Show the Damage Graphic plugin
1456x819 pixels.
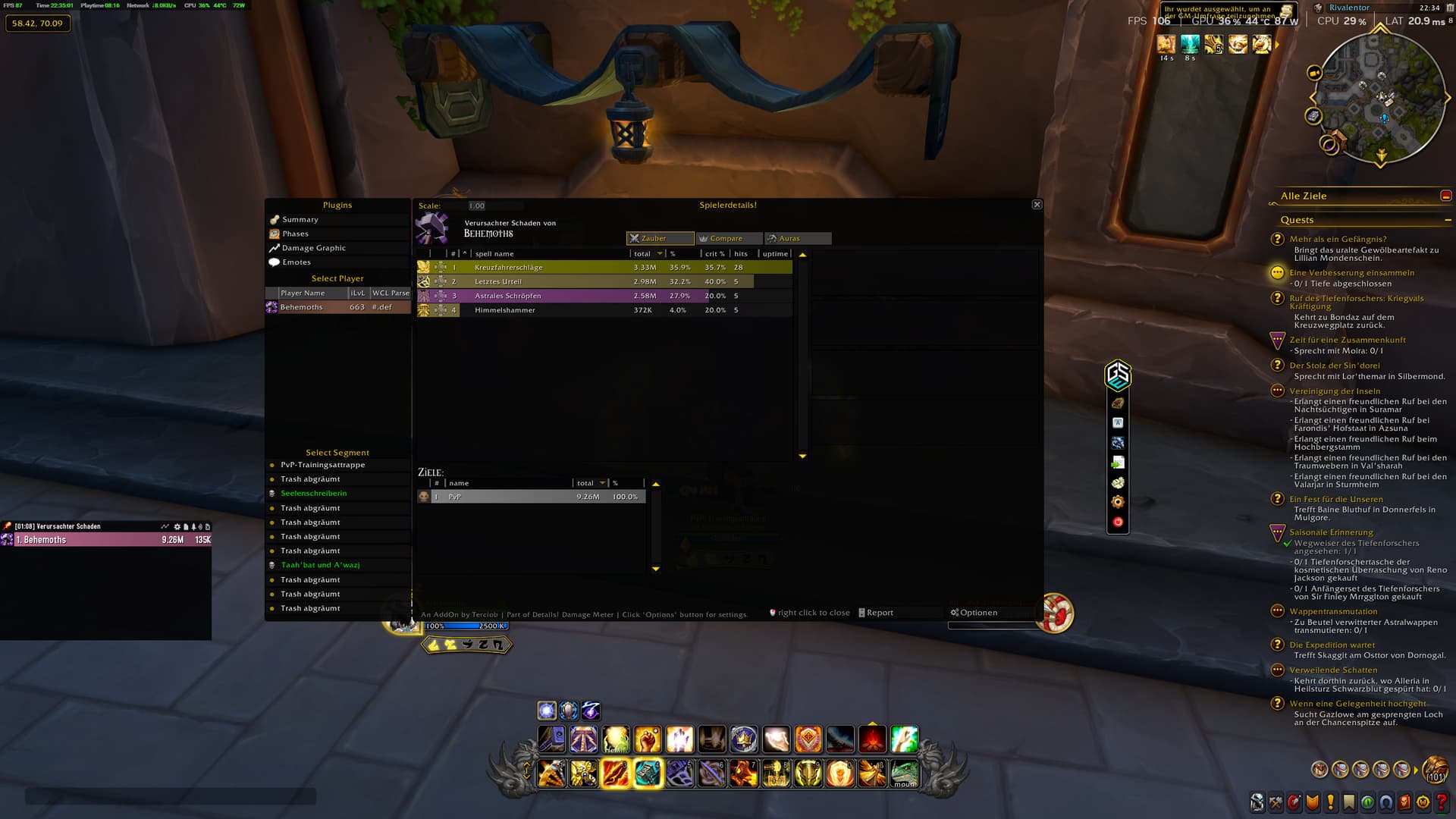313,248
